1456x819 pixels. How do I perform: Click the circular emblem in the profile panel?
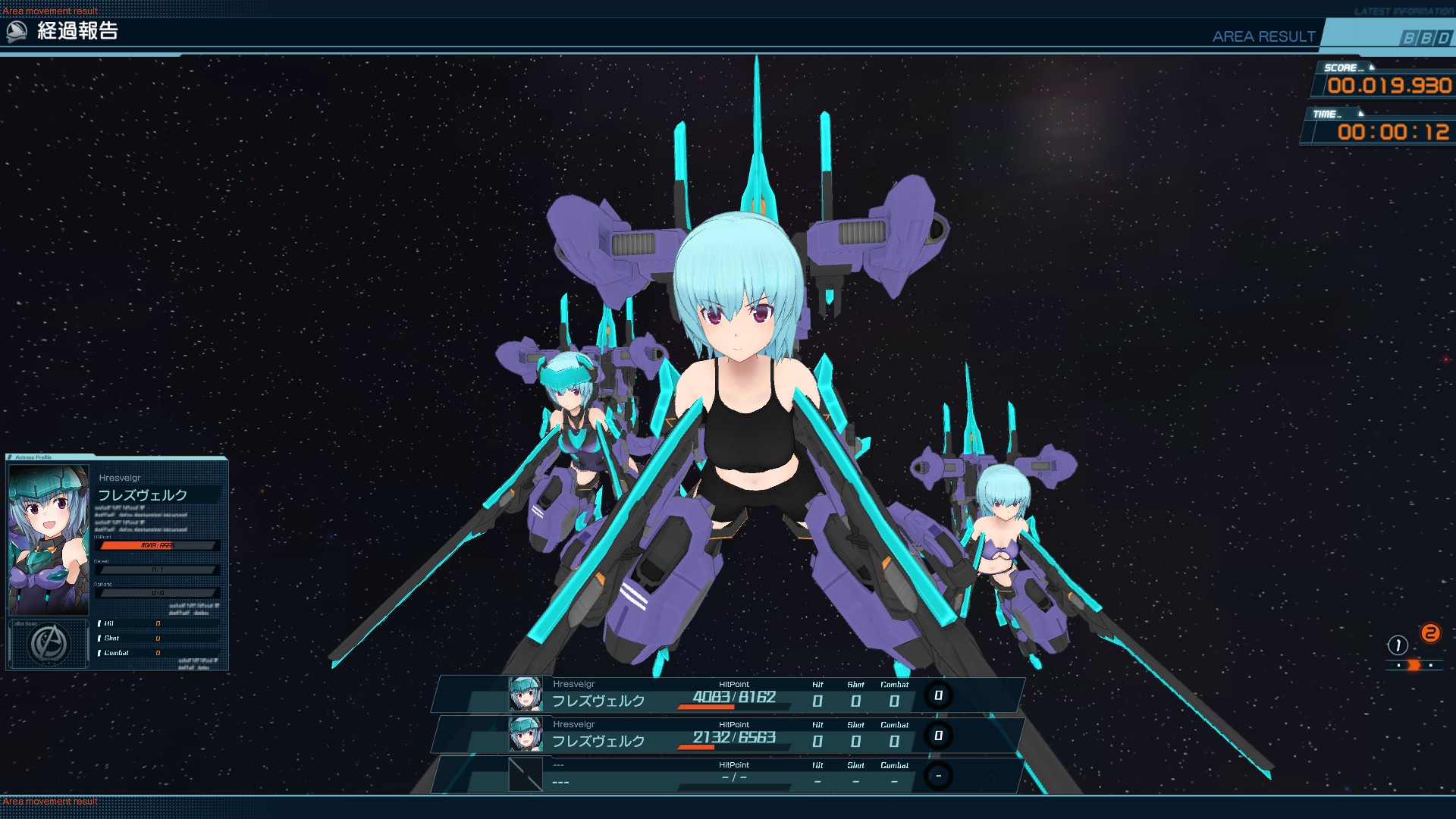49,644
